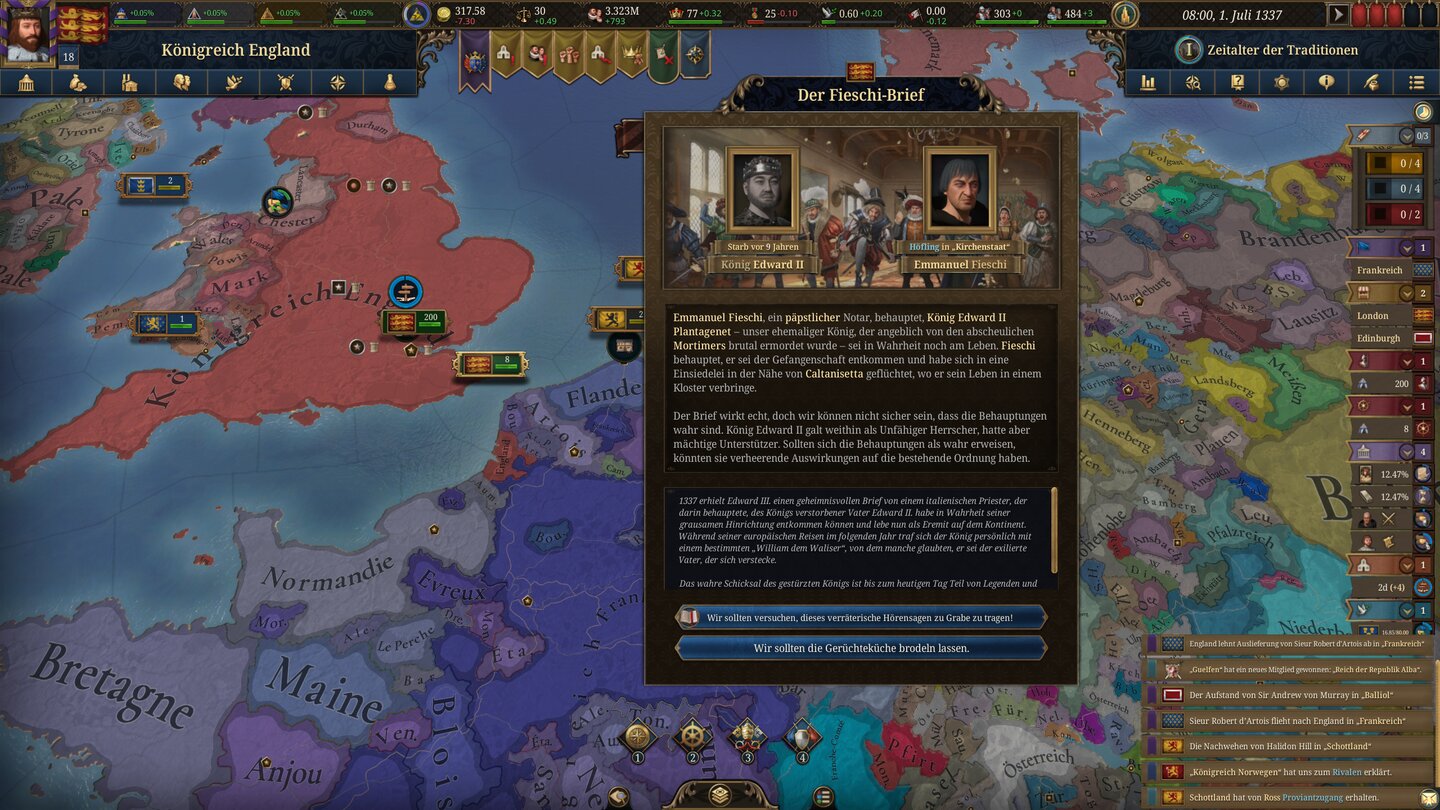Expand the 0/3 envoy dropdown at top right
Viewport: 1440px width, 810px height.
pos(1406,135)
